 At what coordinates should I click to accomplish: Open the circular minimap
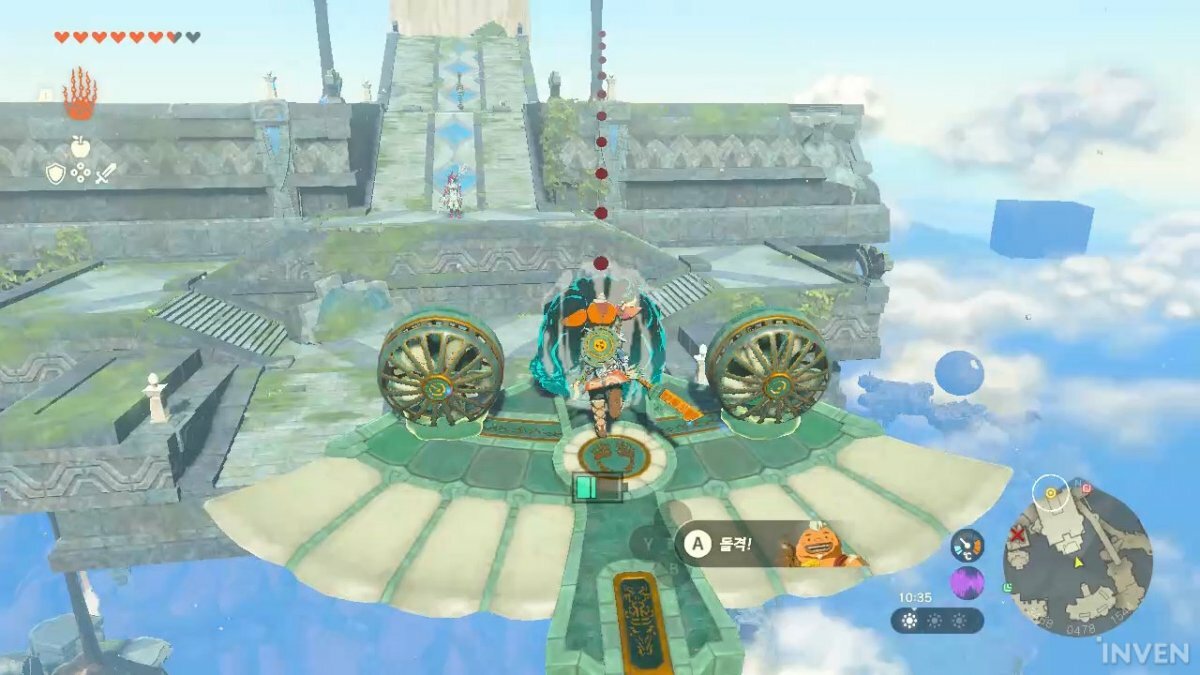click(1078, 556)
